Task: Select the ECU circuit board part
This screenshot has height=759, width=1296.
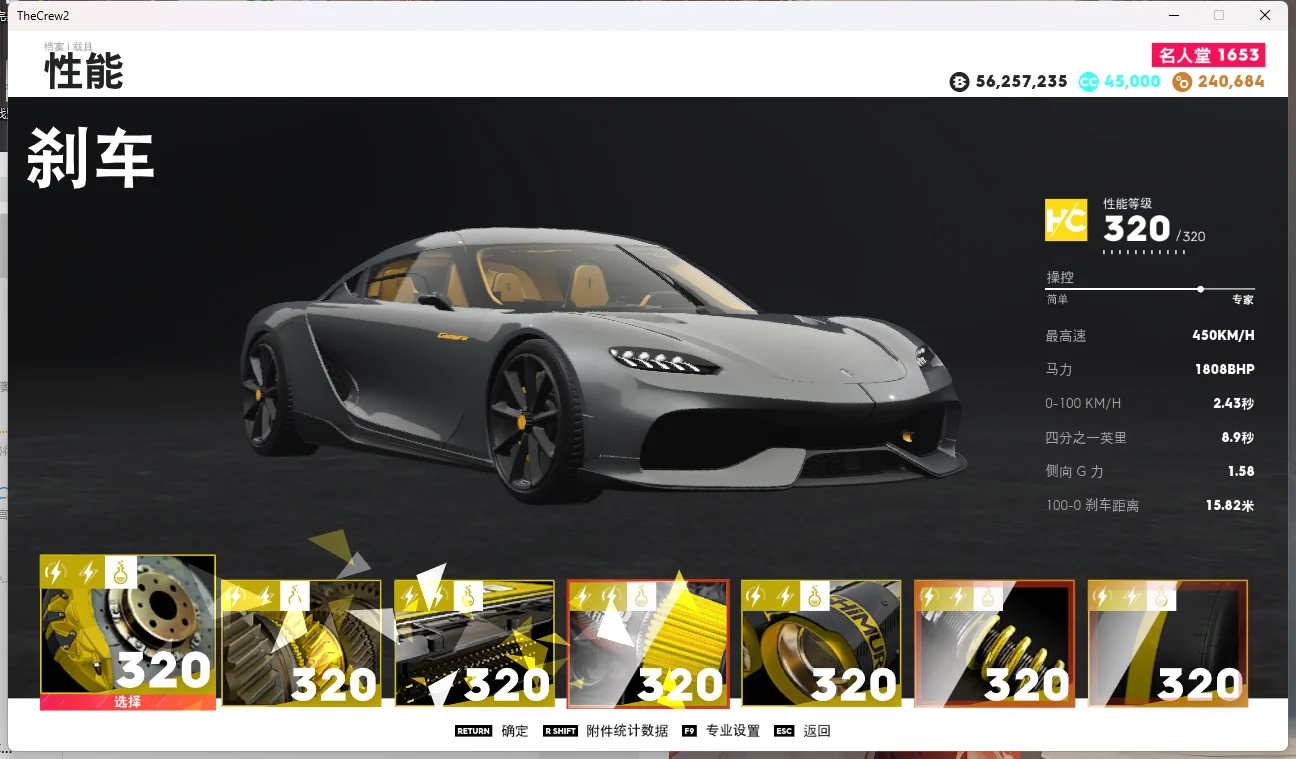Action: tap(474, 644)
